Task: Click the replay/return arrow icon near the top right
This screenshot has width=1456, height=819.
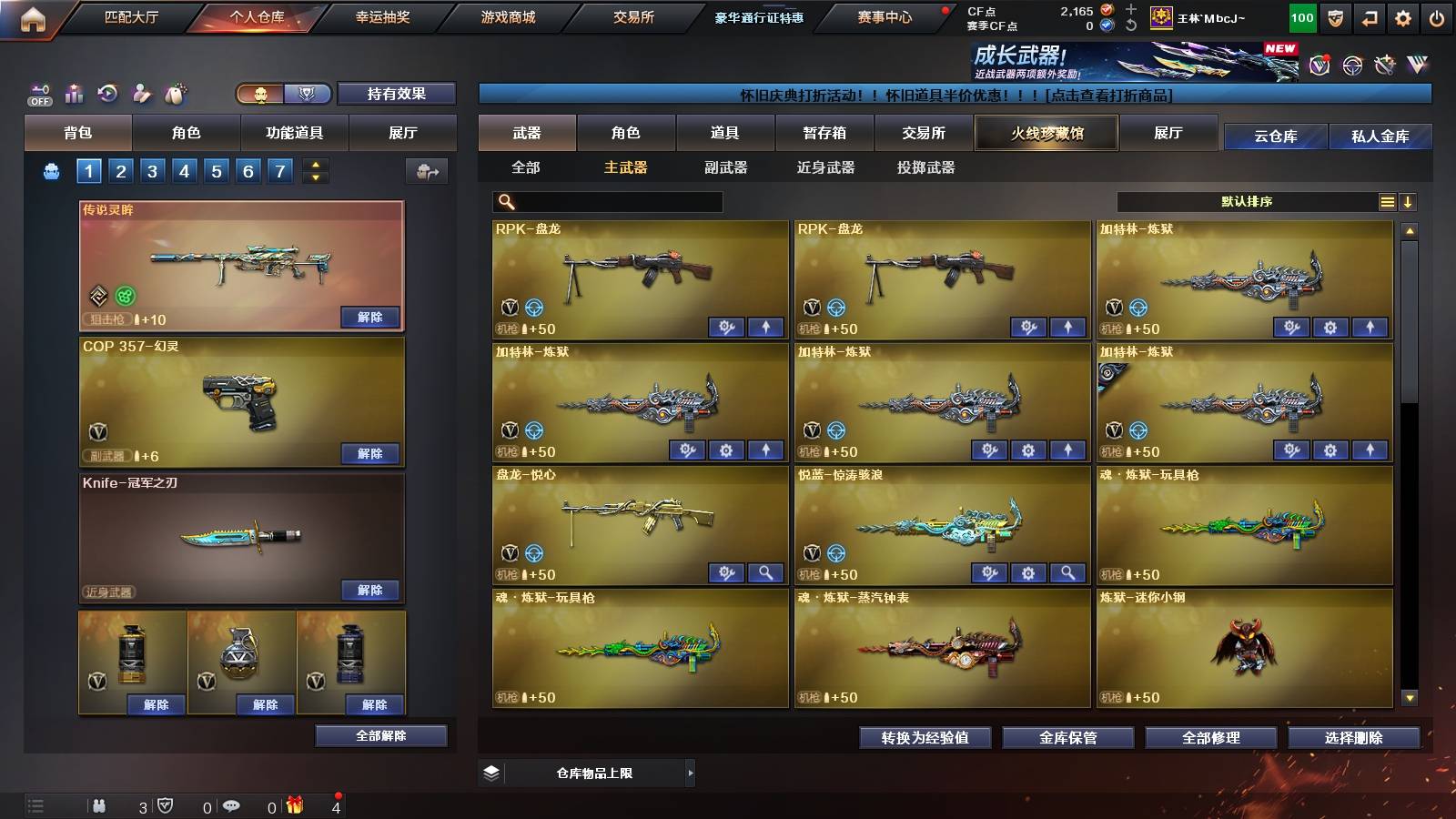Action: click(x=1369, y=16)
